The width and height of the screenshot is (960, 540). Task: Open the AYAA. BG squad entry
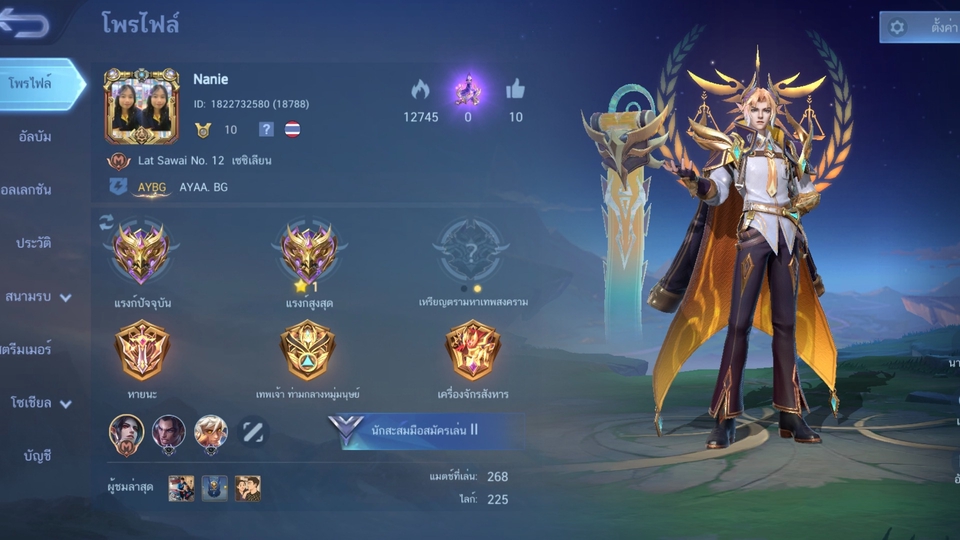tap(203, 187)
